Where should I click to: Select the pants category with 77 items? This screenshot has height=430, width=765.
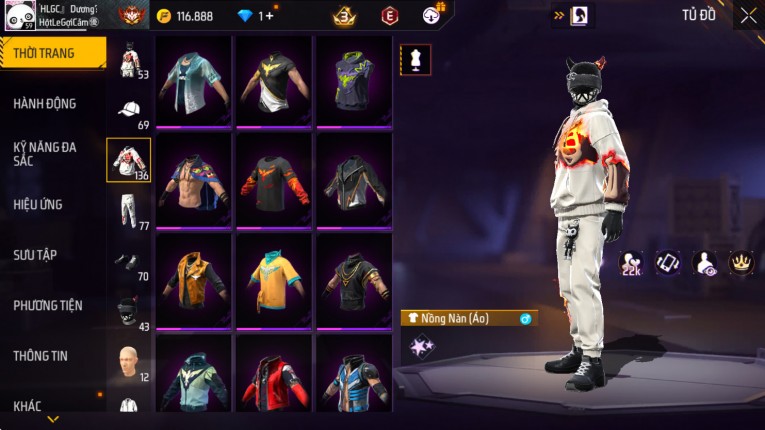[129, 210]
